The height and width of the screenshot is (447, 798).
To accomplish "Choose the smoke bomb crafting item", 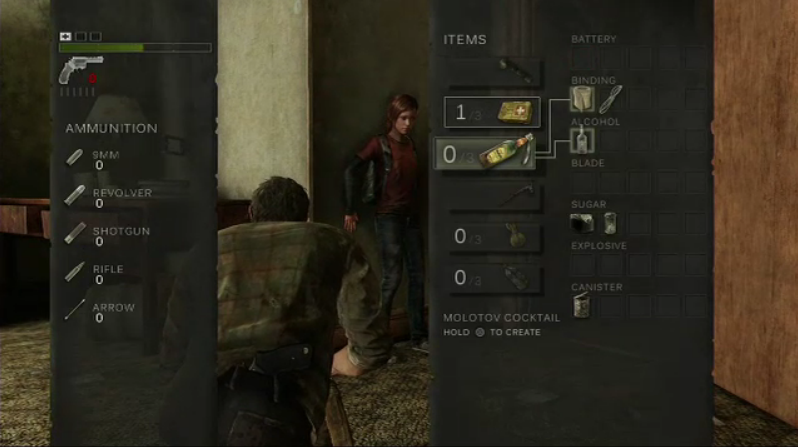I will click(495, 277).
